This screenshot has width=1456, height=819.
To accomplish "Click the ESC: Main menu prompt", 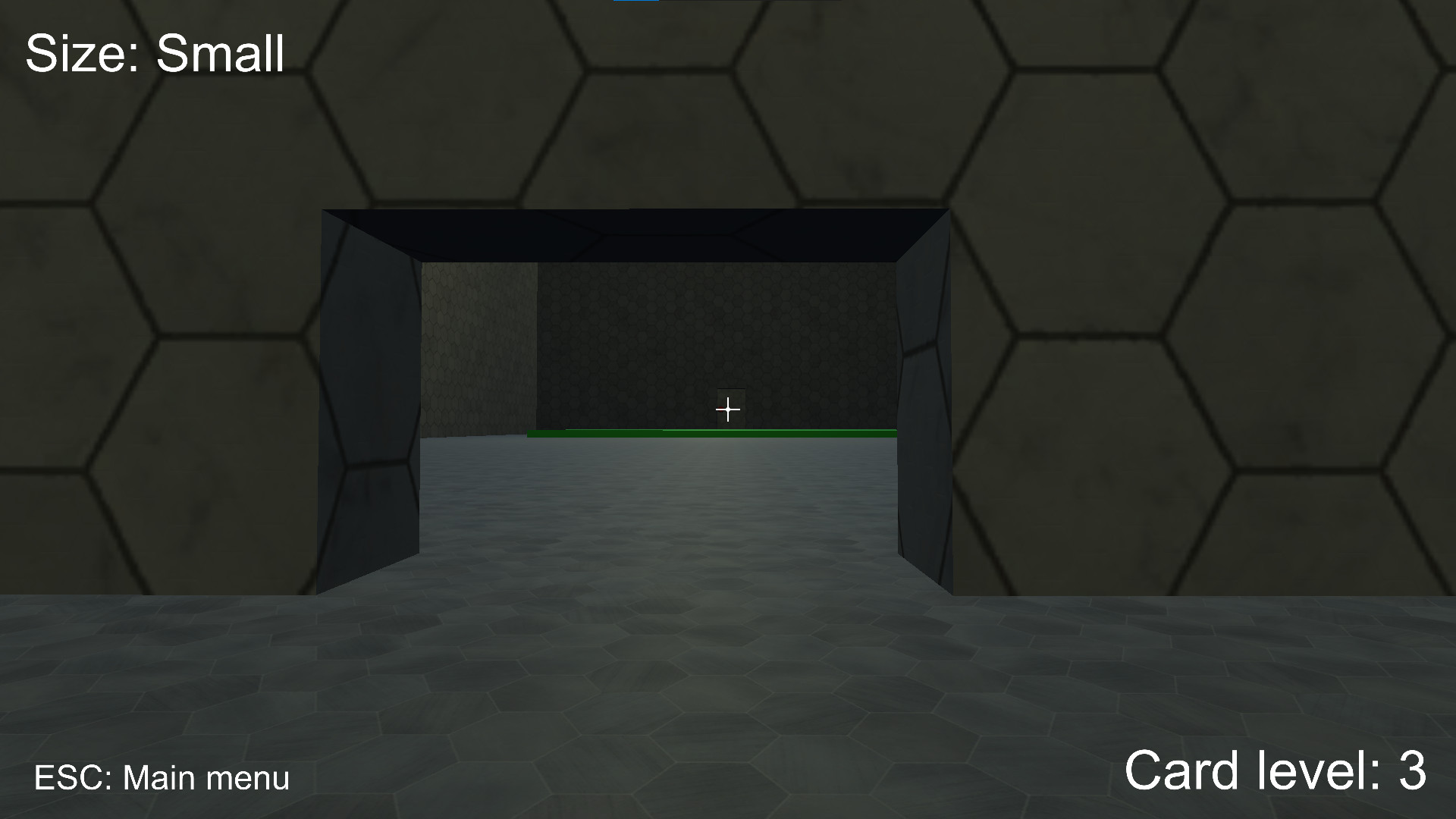I will [163, 776].
